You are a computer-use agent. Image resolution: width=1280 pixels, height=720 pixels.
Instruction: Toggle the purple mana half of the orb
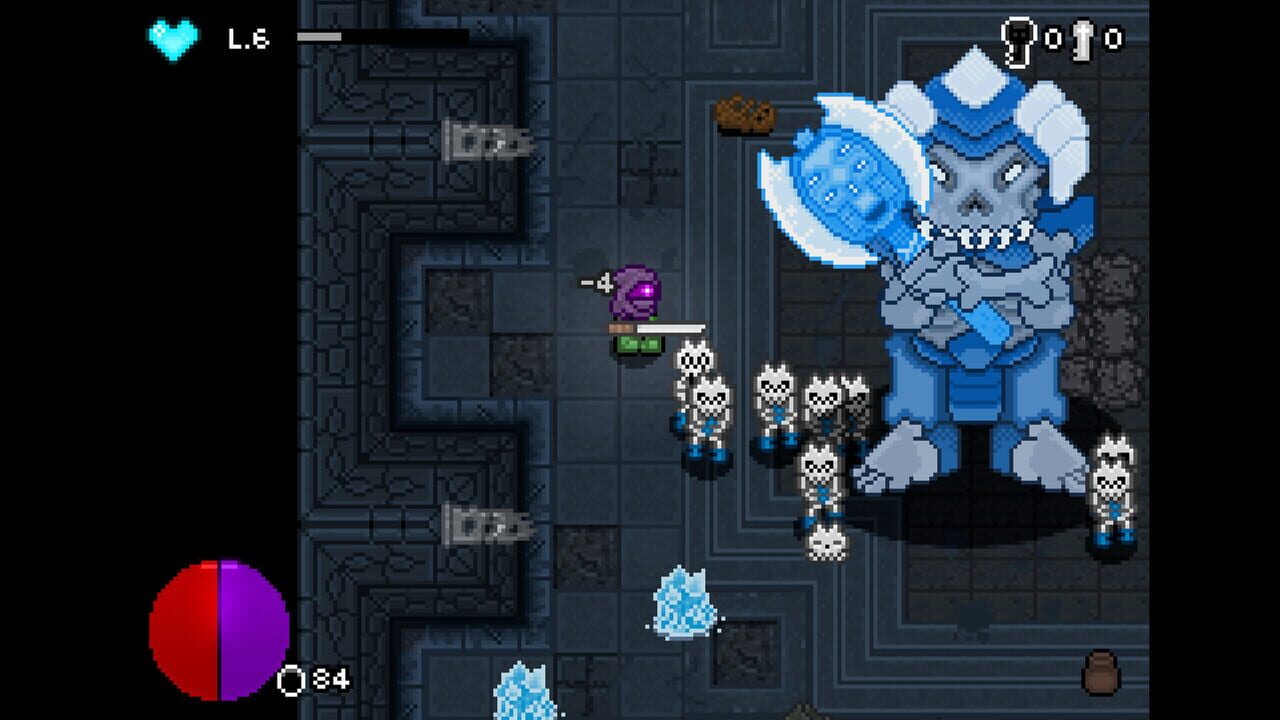[x=255, y=625]
